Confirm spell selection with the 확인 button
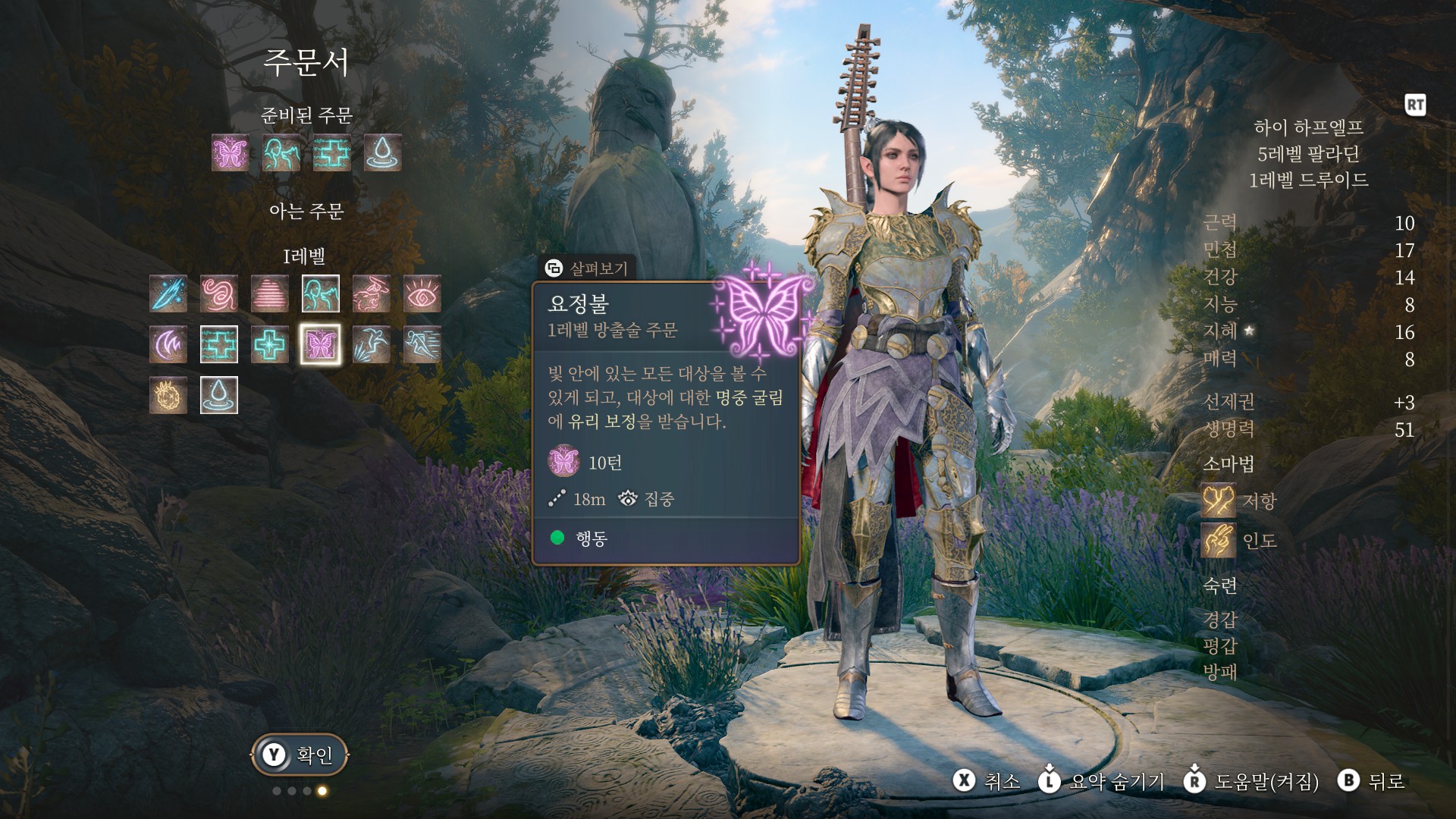This screenshot has width=1456, height=819. click(300, 755)
